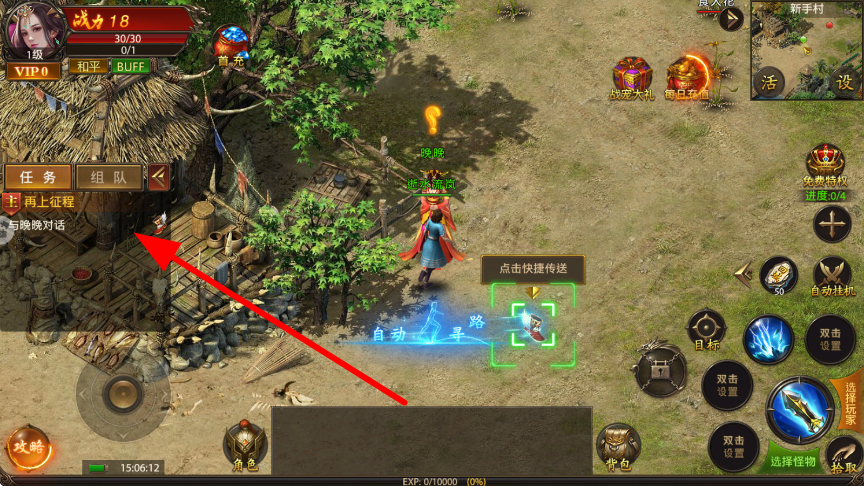Use the sword basic attack button
The image size is (864, 486).
[x=800, y=410]
